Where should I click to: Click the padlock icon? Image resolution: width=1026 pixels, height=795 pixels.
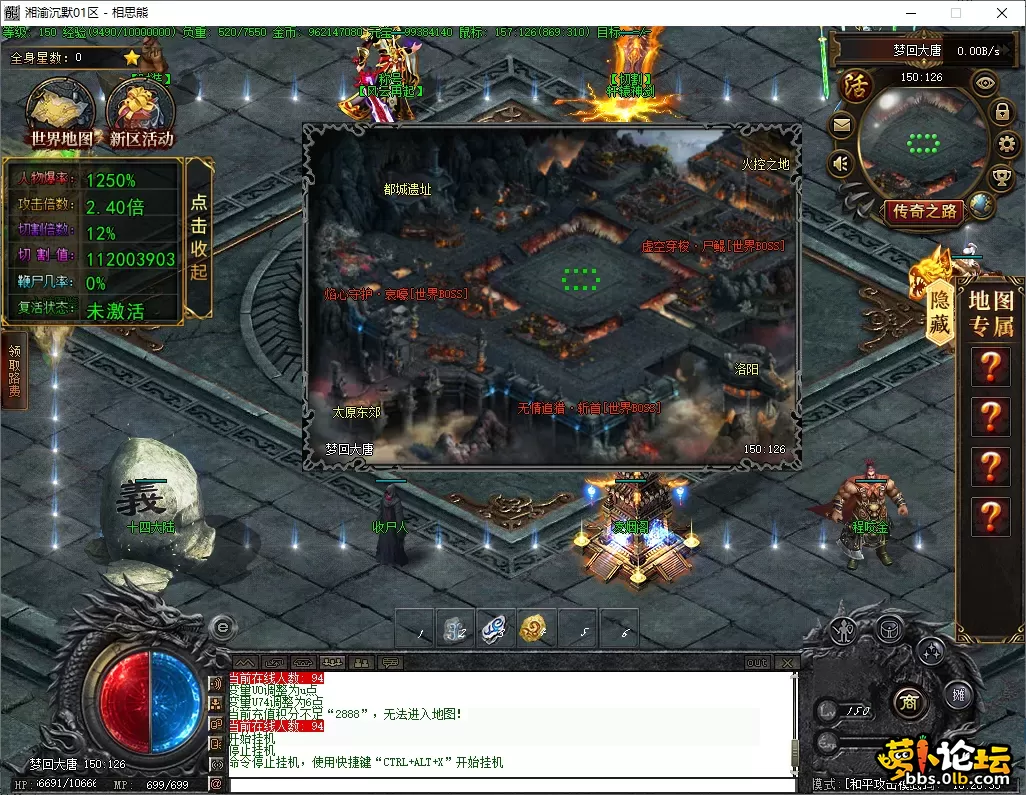tap(1002, 111)
